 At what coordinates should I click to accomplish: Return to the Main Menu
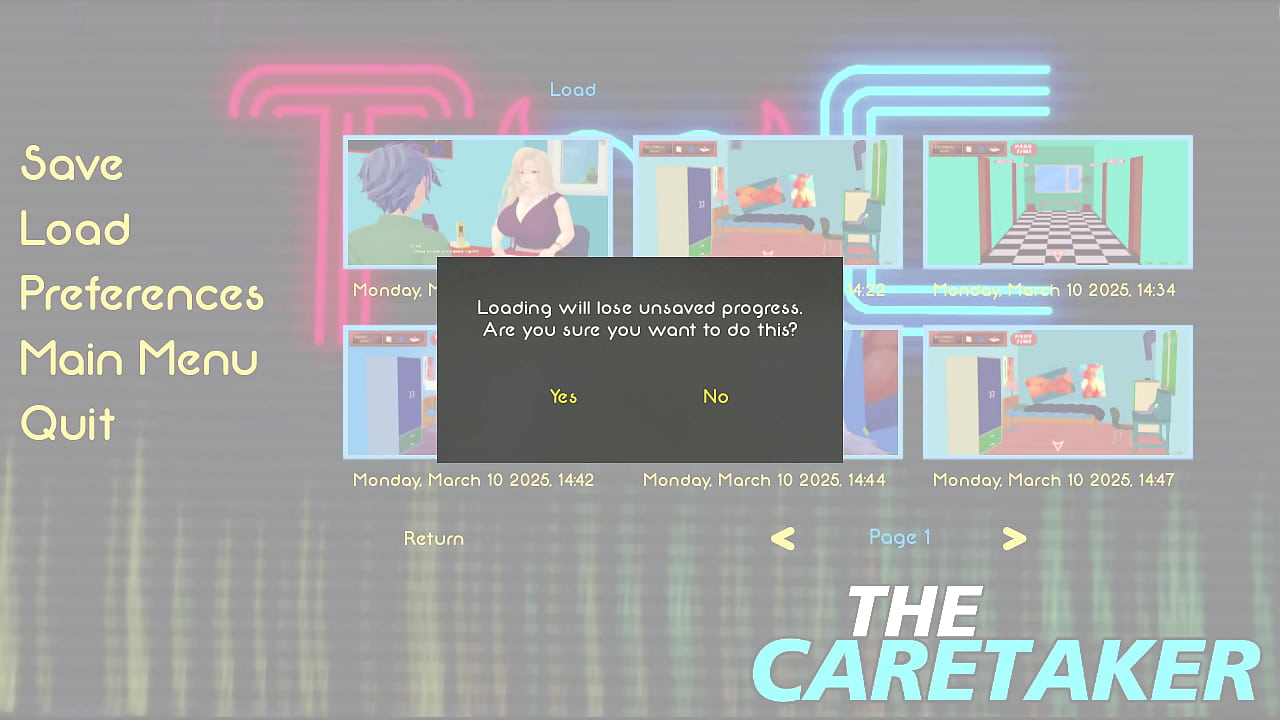pos(138,358)
